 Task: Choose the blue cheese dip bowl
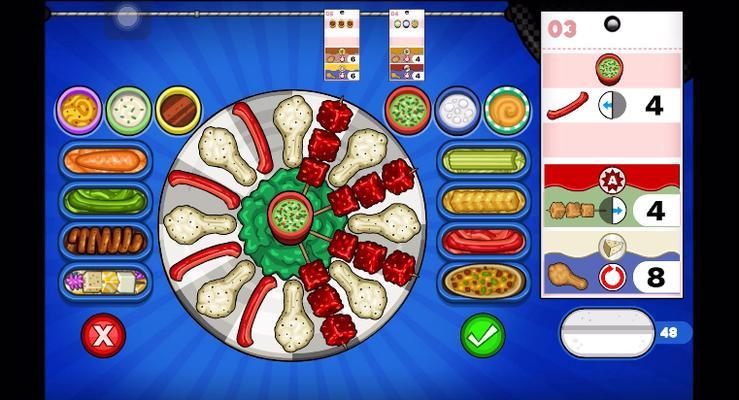tap(457, 110)
